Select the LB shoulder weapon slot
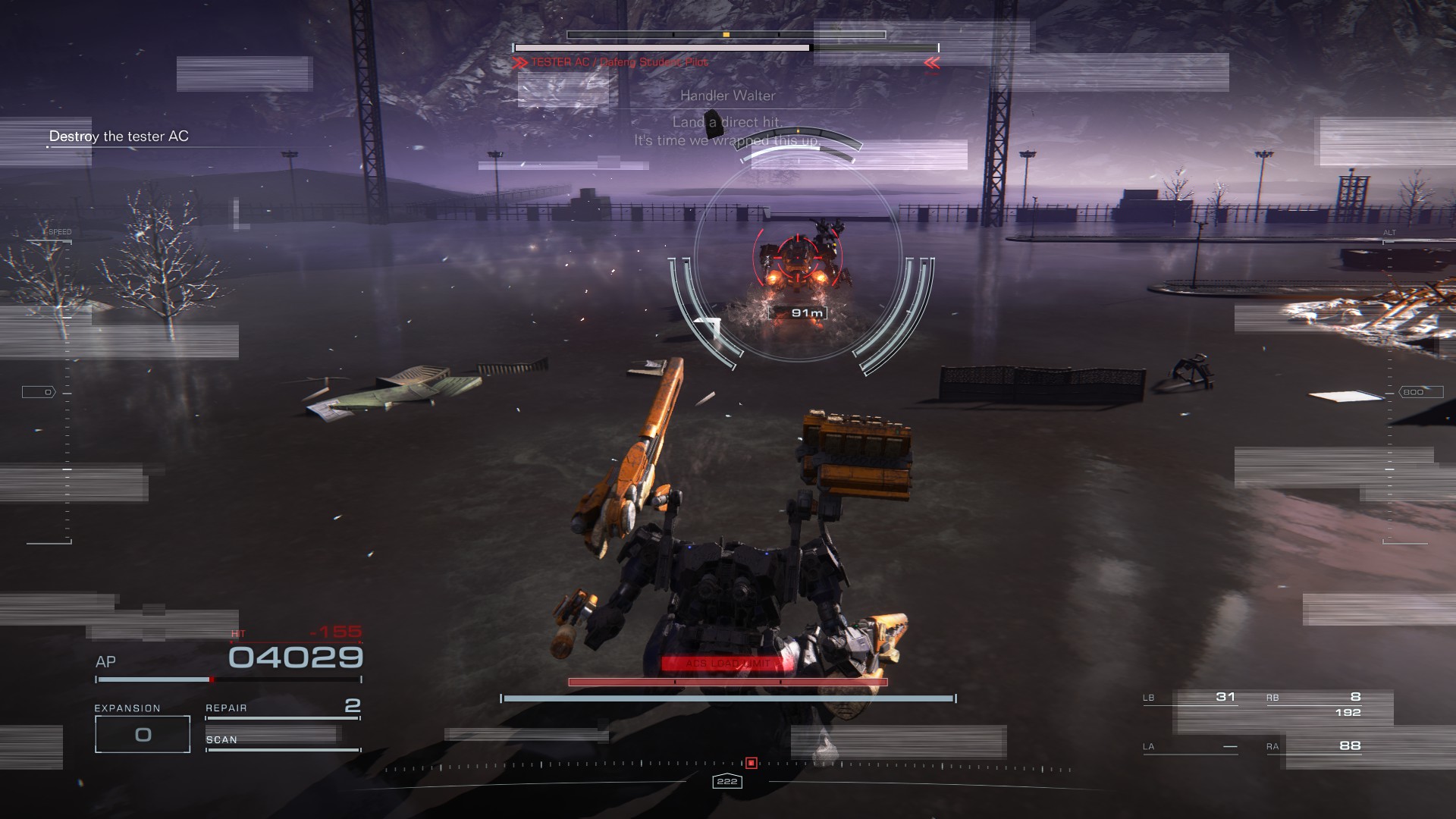The width and height of the screenshot is (1456, 819). coord(1191,698)
